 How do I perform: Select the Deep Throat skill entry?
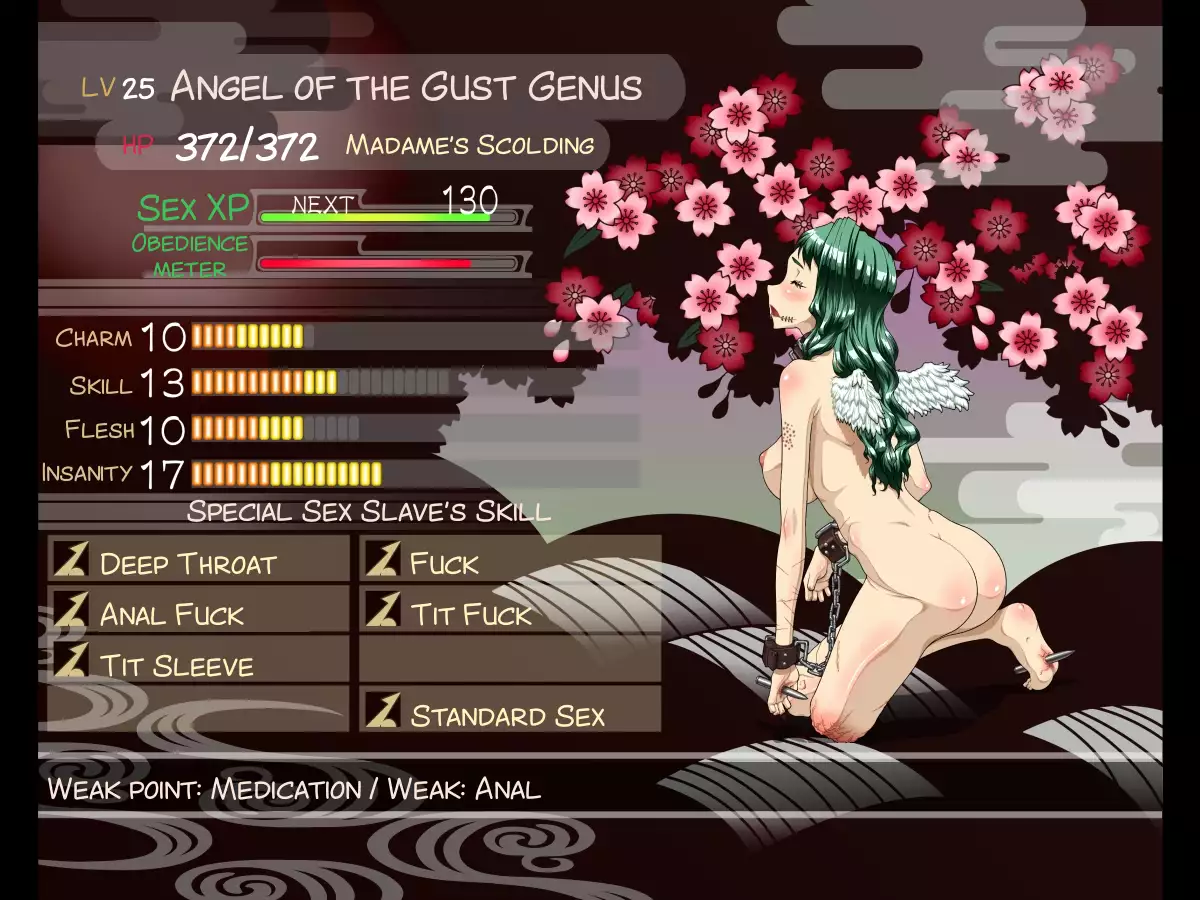198,562
